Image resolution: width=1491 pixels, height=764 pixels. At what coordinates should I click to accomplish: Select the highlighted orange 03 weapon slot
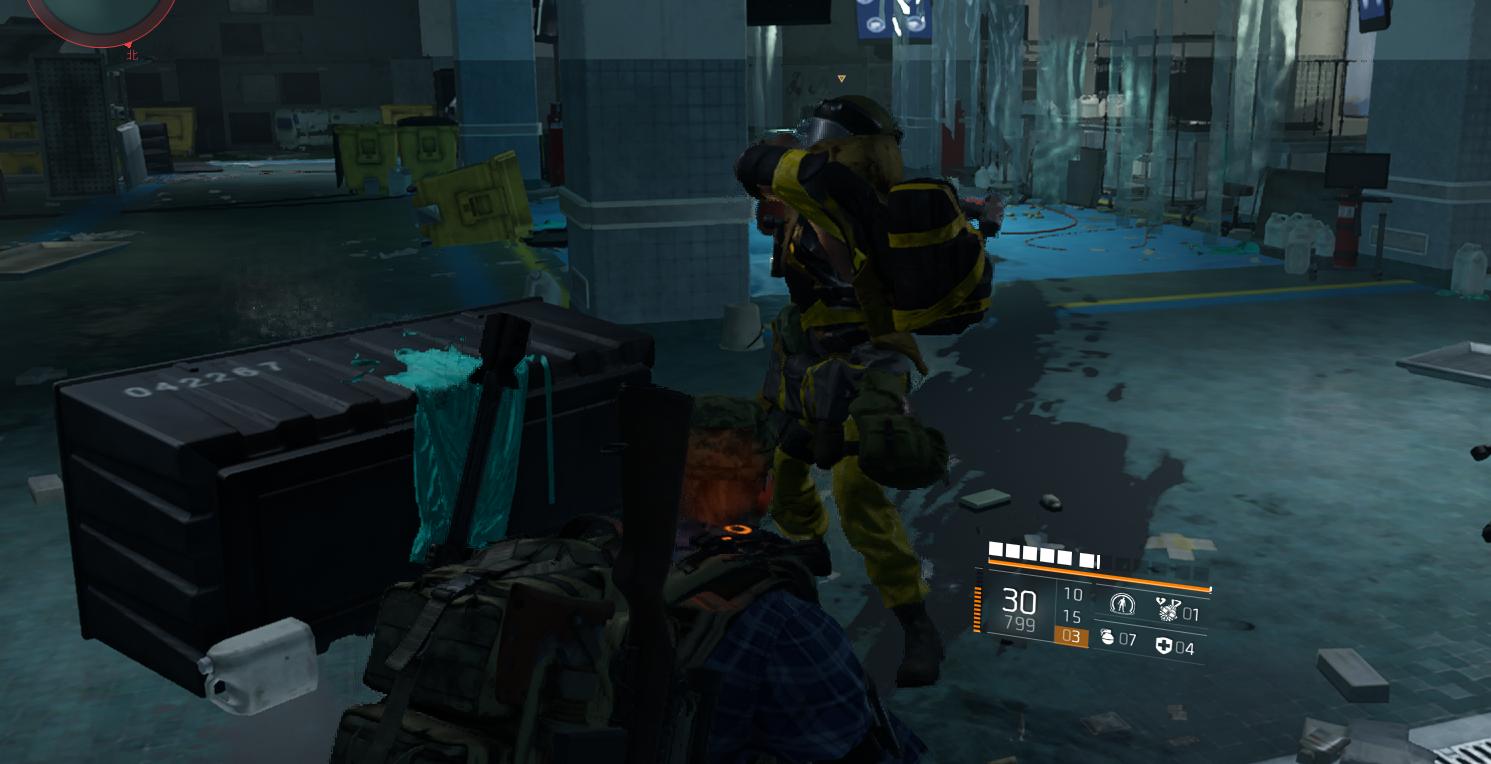click(1071, 636)
